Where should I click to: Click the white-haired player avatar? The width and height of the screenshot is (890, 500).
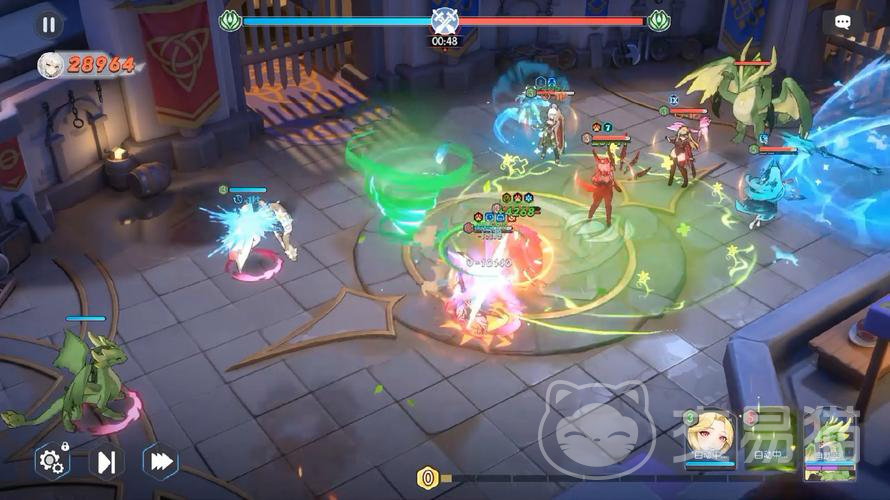click(50, 65)
